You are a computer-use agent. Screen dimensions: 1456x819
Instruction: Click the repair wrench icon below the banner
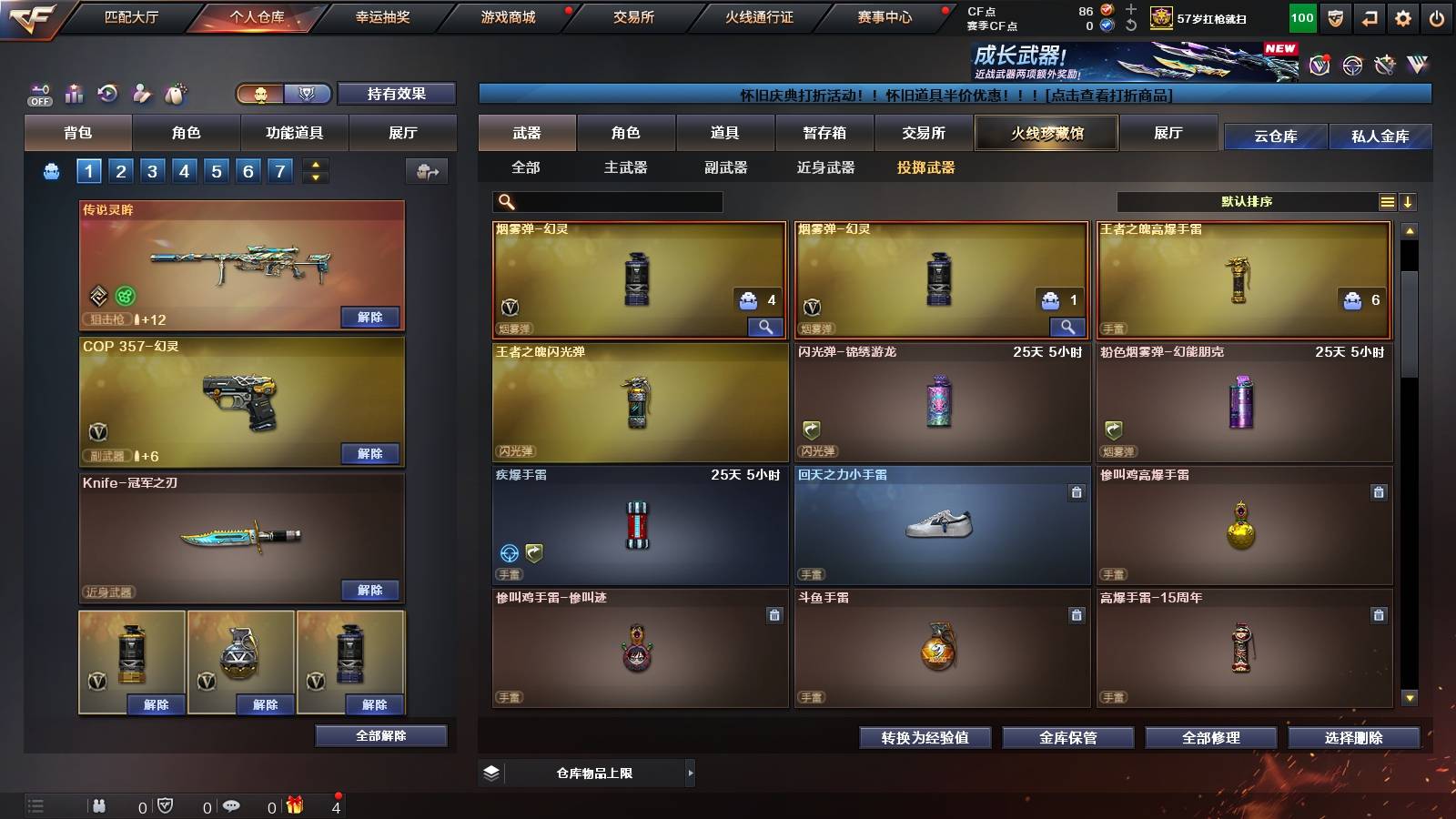tap(1384, 66)
